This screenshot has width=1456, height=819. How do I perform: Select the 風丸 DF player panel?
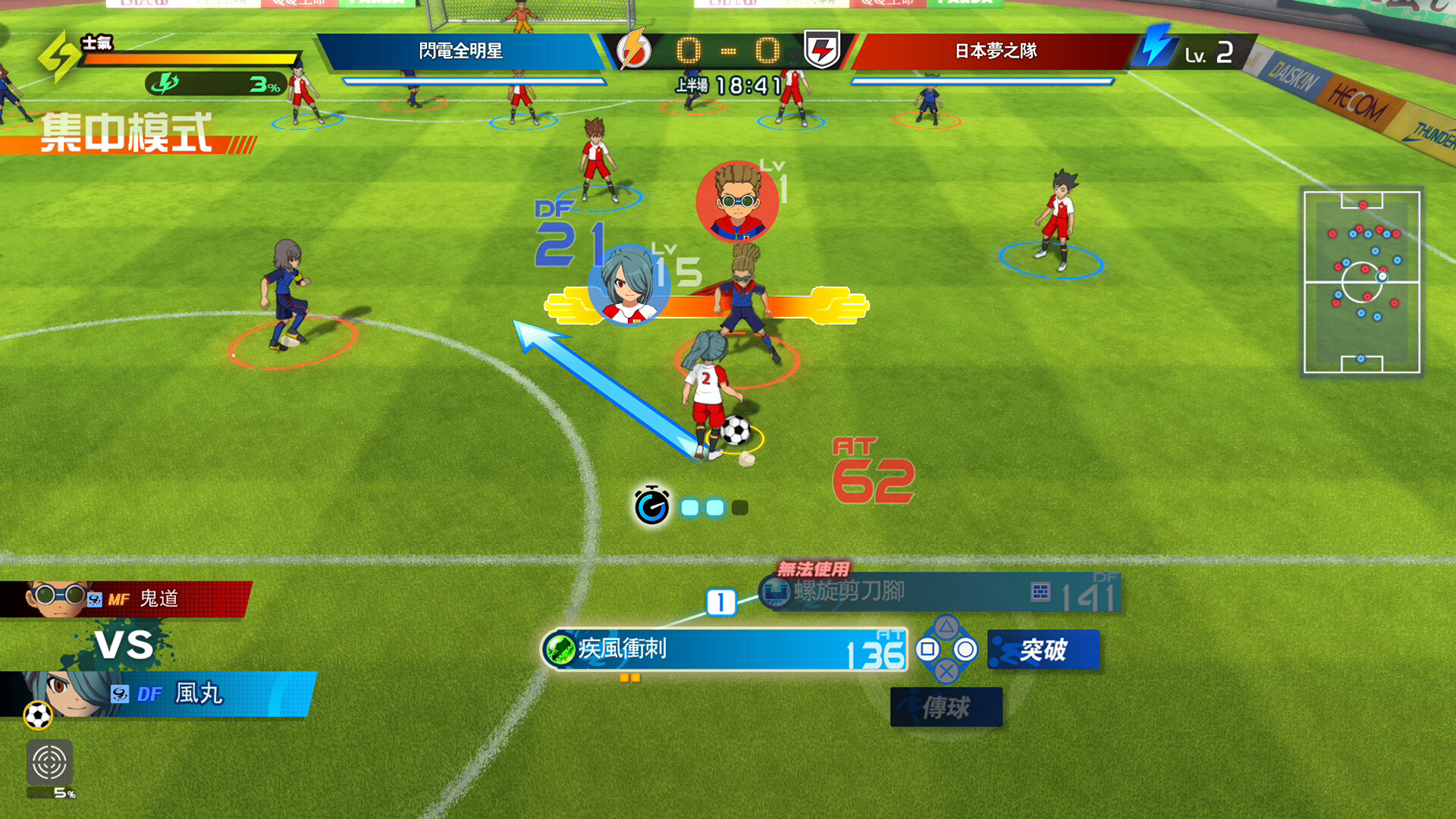click(x=159, y=693)
